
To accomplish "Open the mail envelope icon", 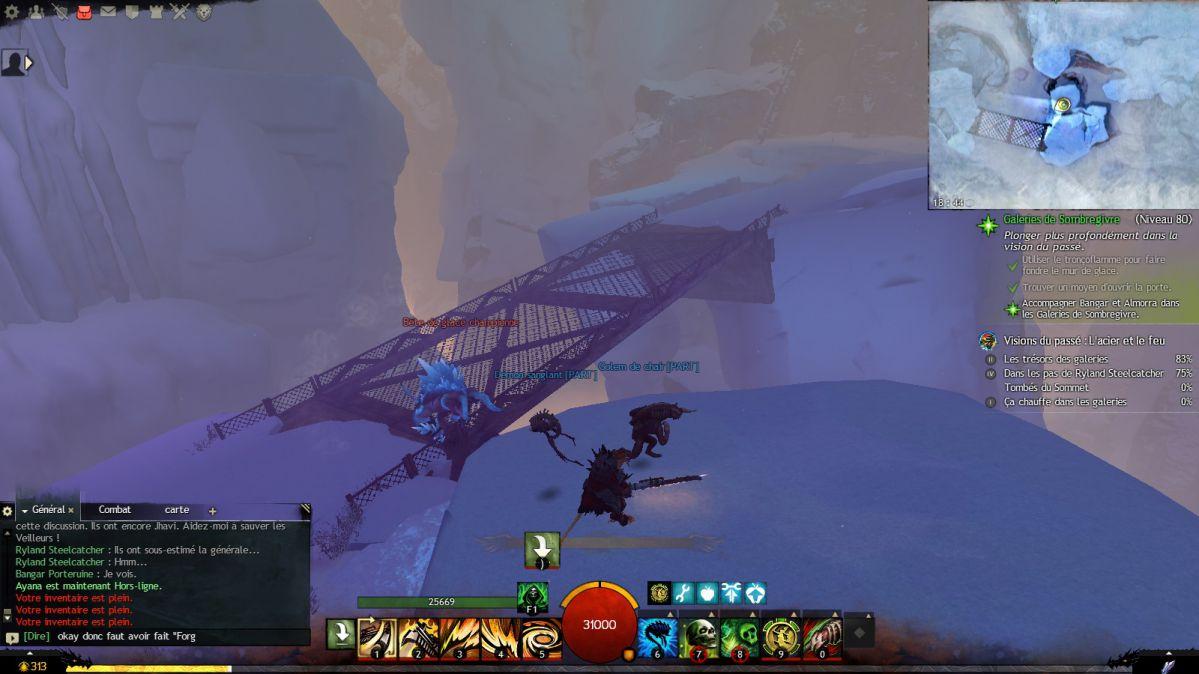I will [x=108, y=12].
